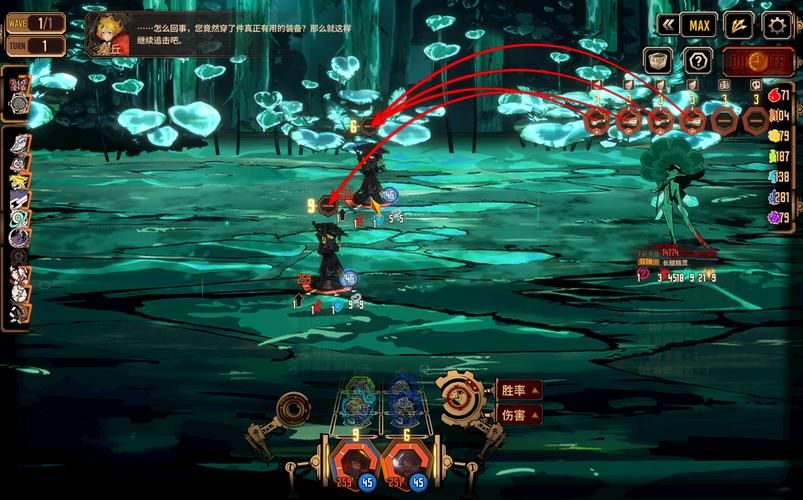Select the skull-marked empty enemy skill slot

click(x=756, y=119)
